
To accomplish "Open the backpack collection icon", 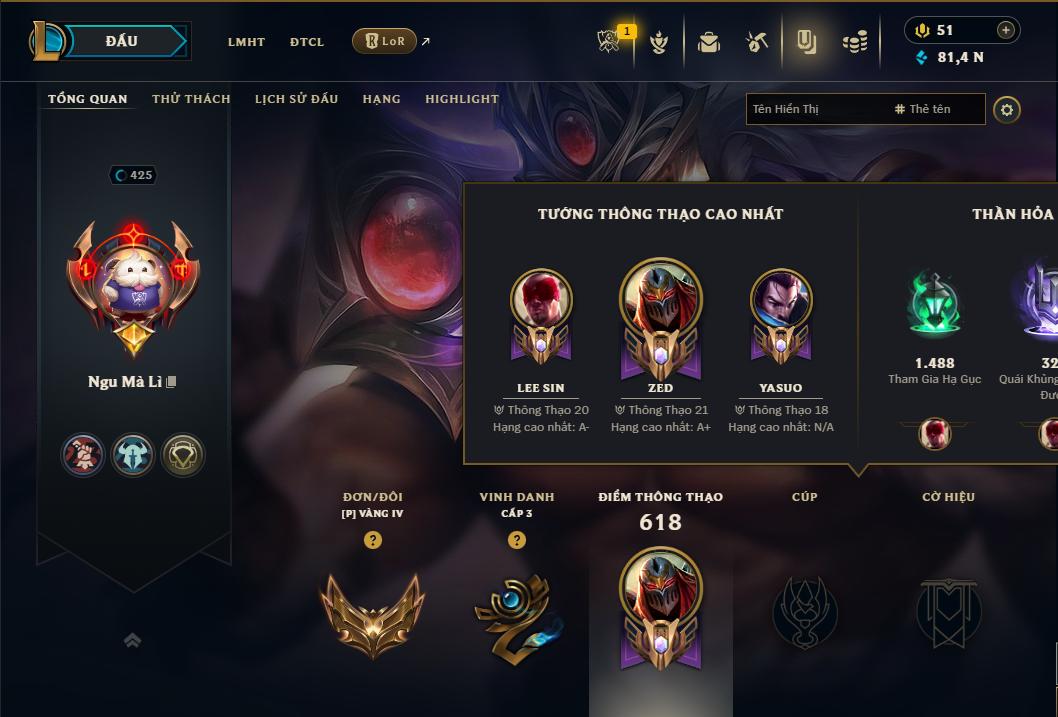I will click(x=709, y=42).
